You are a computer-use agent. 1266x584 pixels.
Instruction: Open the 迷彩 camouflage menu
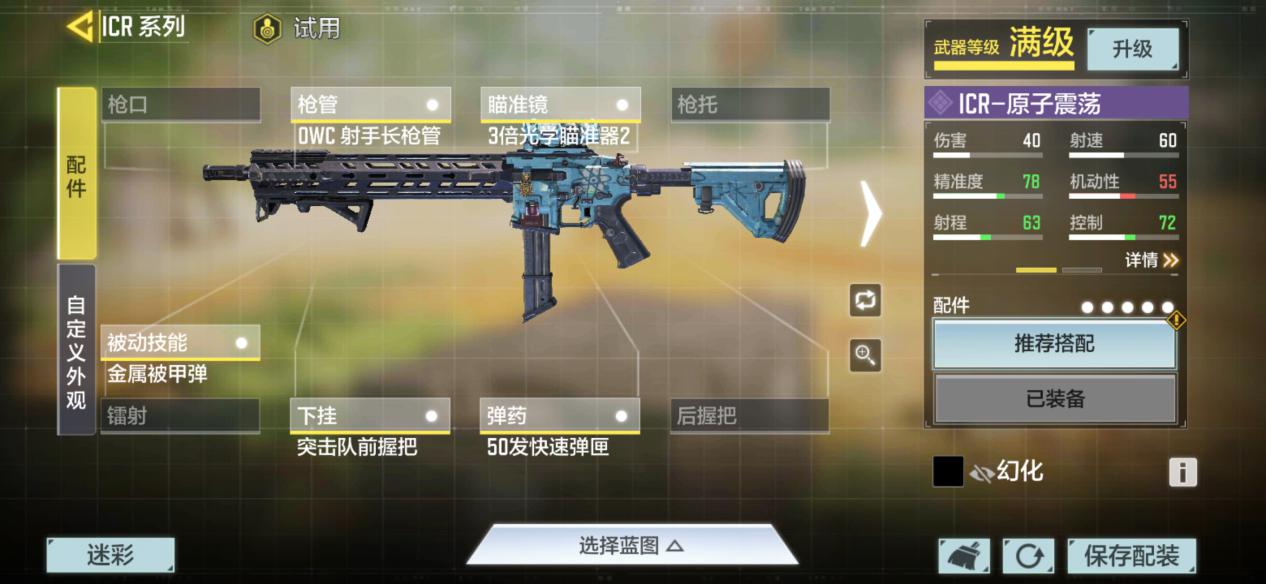coord(110,555)
